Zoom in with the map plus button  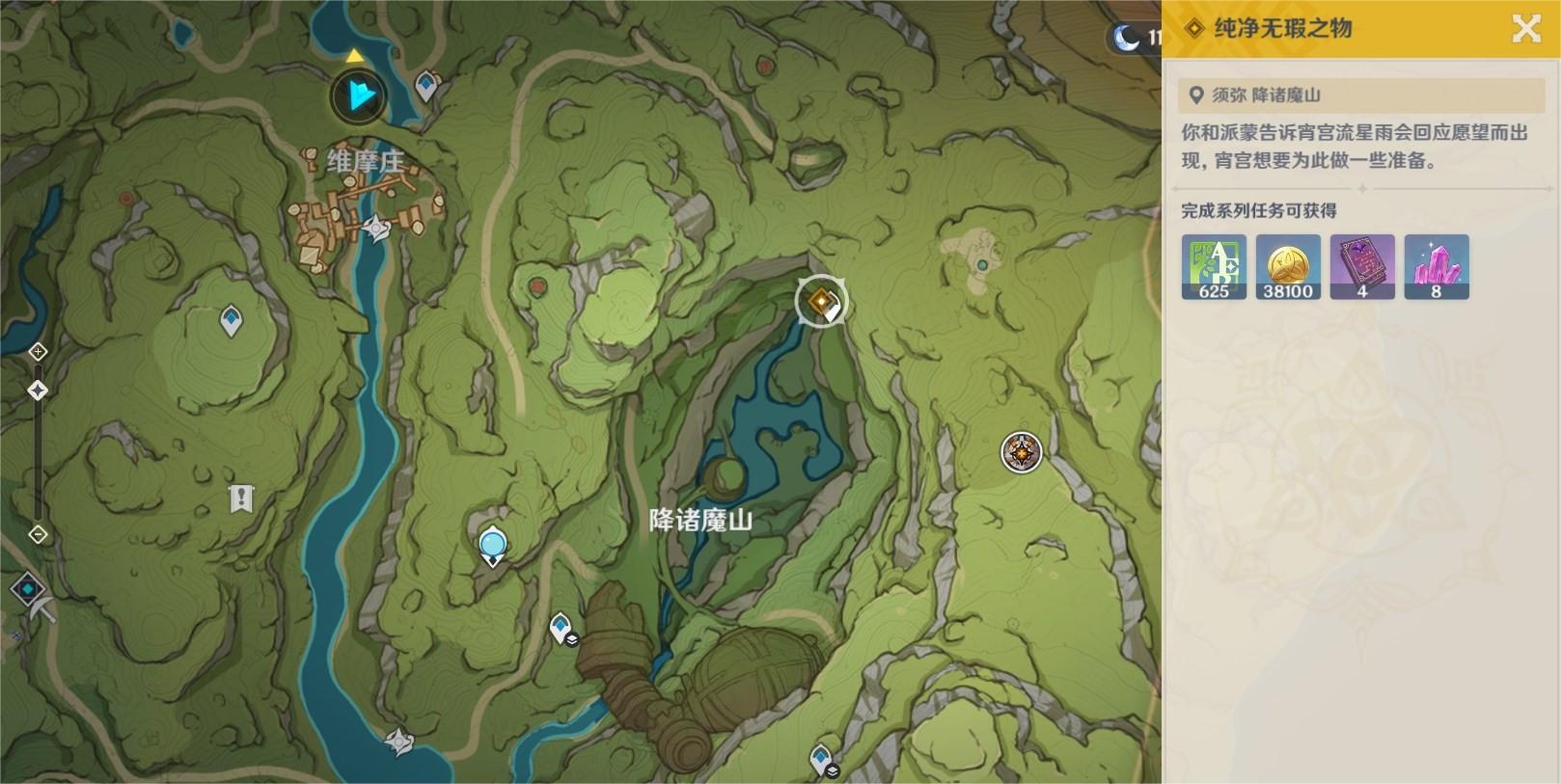tap(38, 351)
